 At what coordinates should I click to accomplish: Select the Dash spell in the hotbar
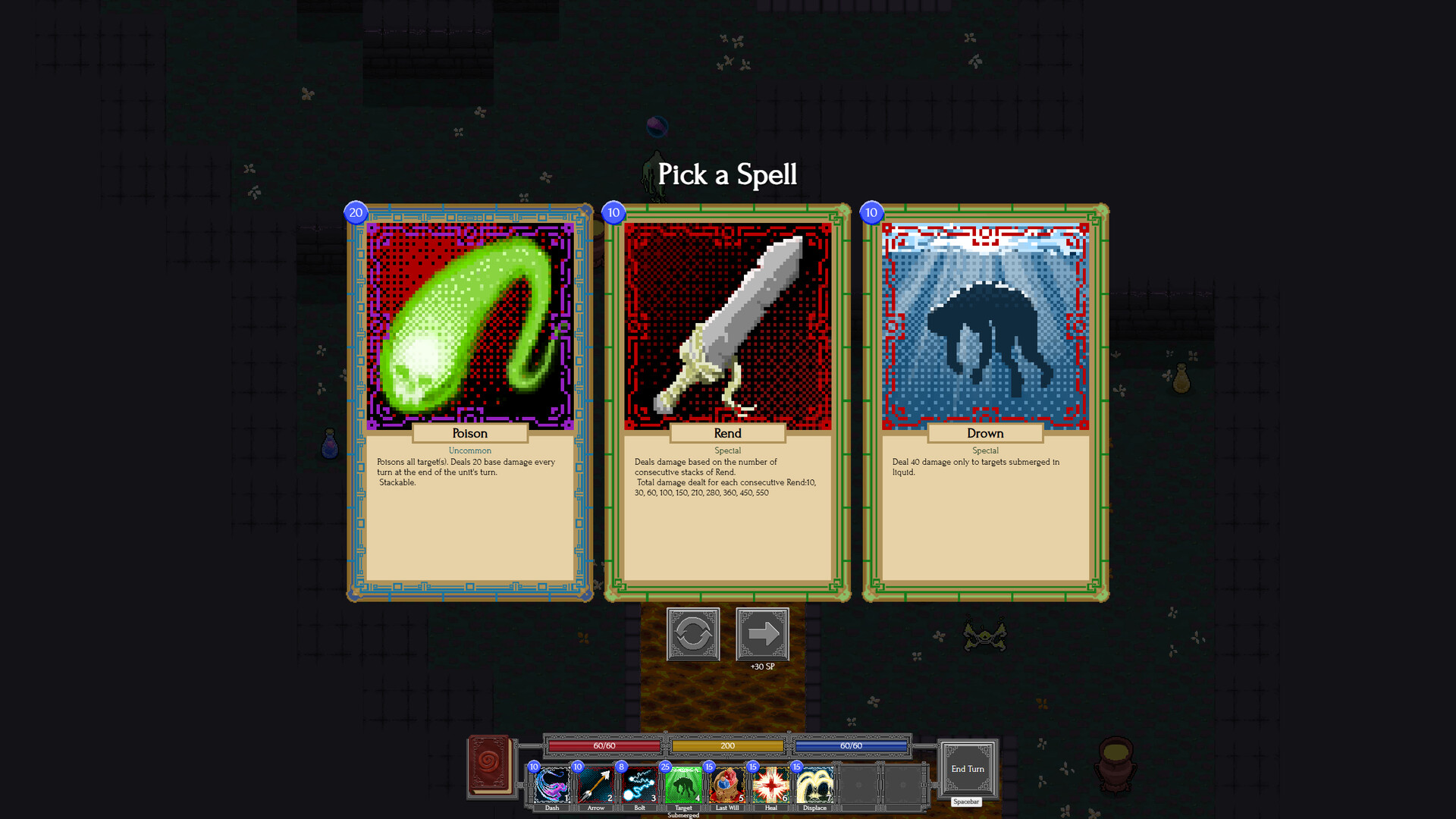click(x=552, y=786)
